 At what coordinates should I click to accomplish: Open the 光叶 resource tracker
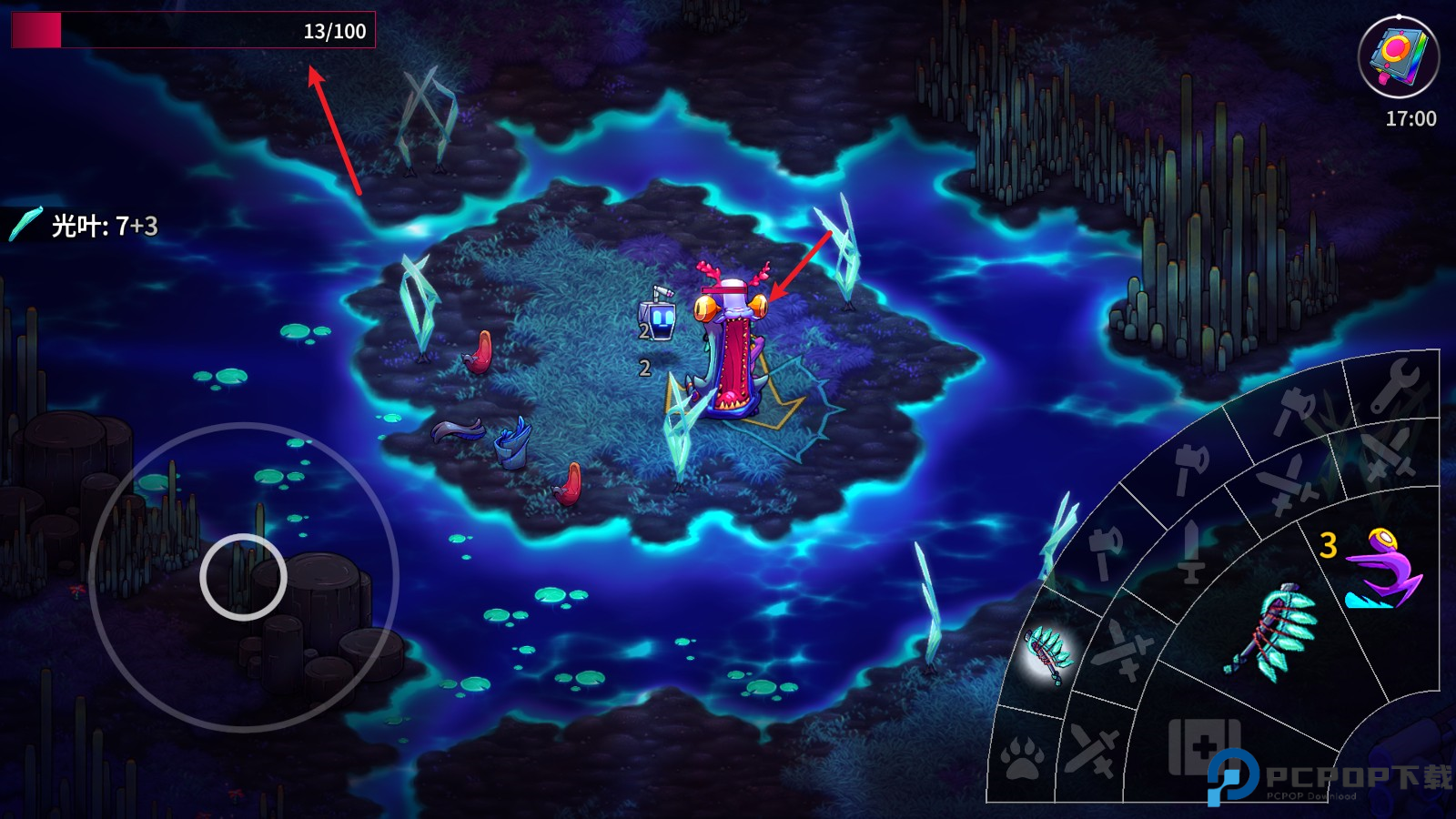[86, 225]
